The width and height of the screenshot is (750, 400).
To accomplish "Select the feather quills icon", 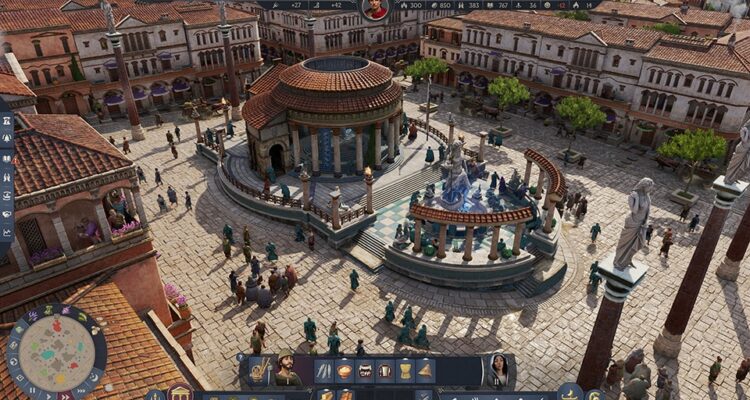I will pos(324,371).
